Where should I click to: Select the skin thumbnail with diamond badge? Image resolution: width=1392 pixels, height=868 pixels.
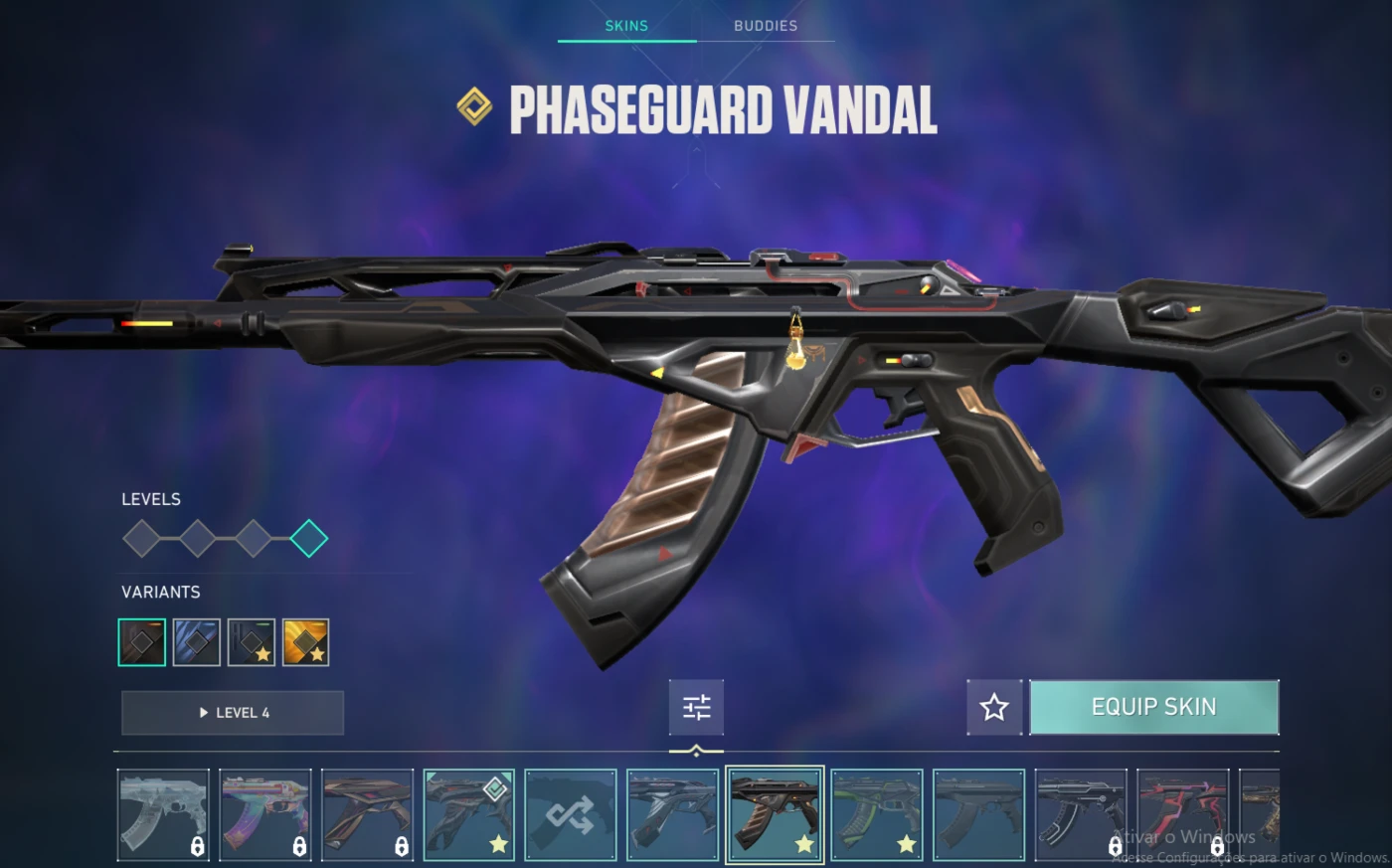(x=468, y=814)
